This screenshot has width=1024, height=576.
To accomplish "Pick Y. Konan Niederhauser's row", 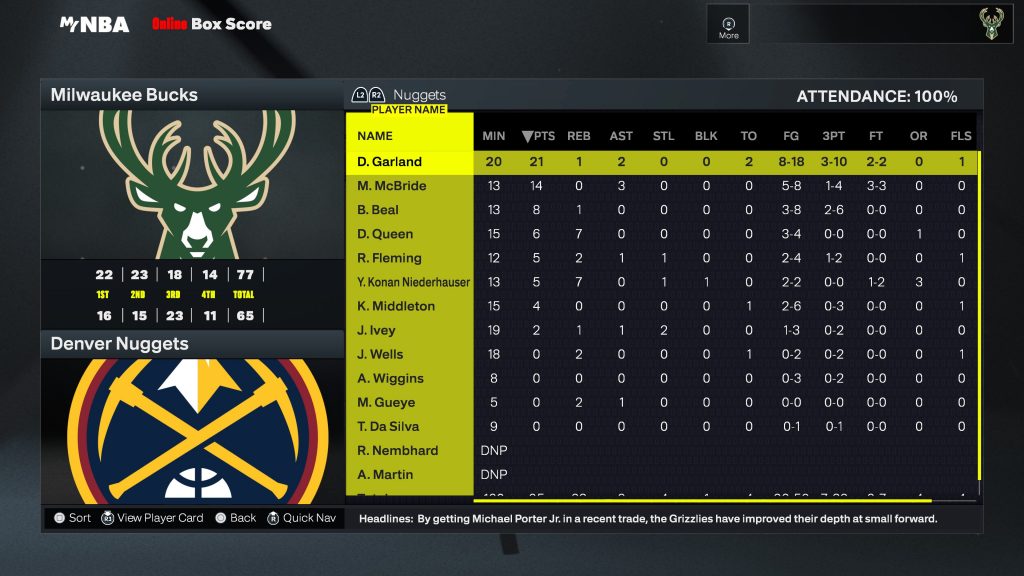I will click(x=413, y=282).
